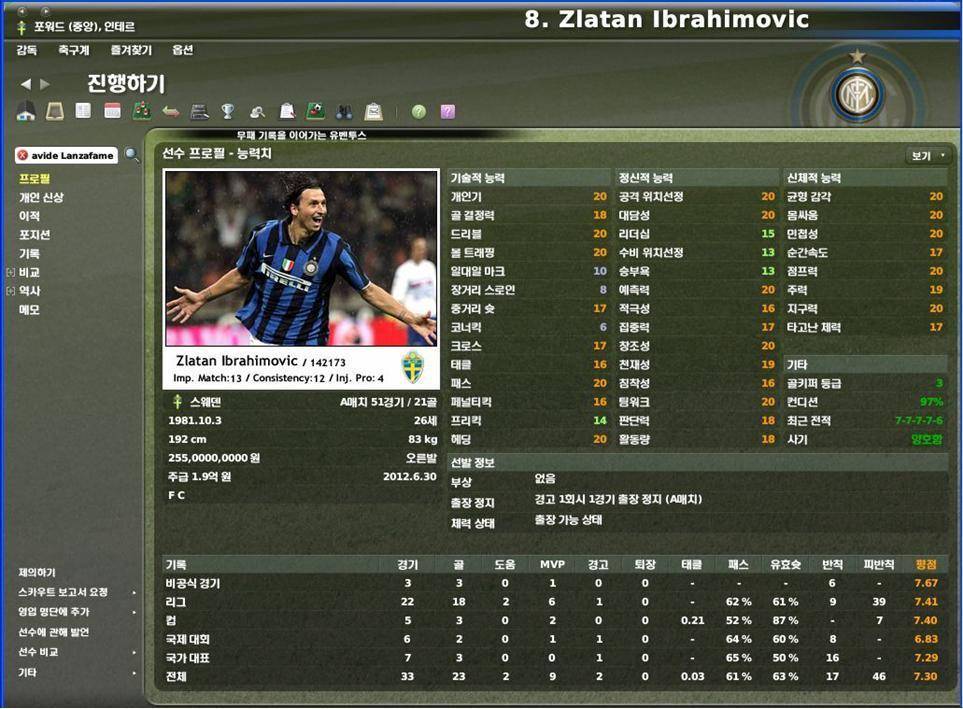The height and width of the screenshot is (709, 963).
Task: Open the 축구계 menu
Action: pos(73,50)
